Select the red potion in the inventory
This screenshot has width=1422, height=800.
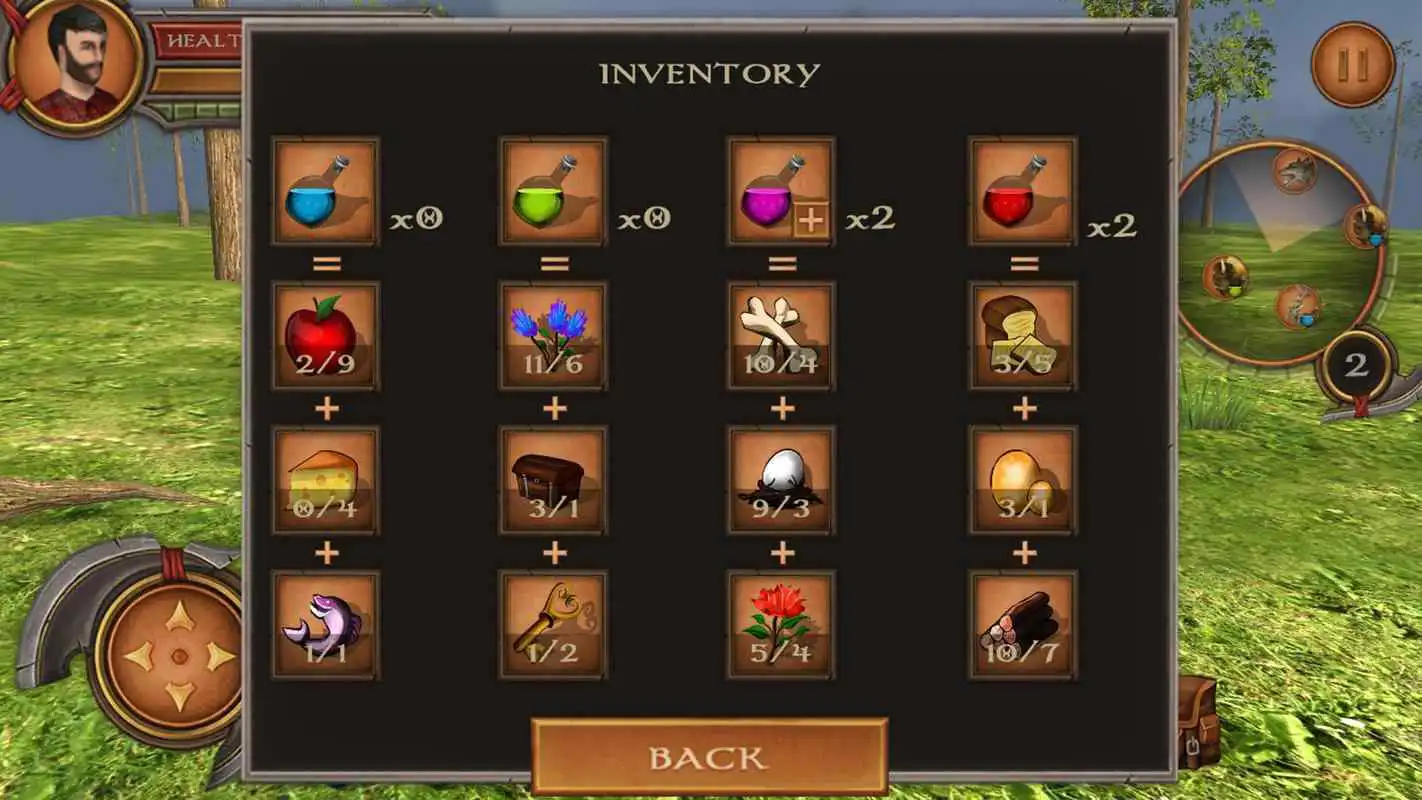(x=1020, y=190)
